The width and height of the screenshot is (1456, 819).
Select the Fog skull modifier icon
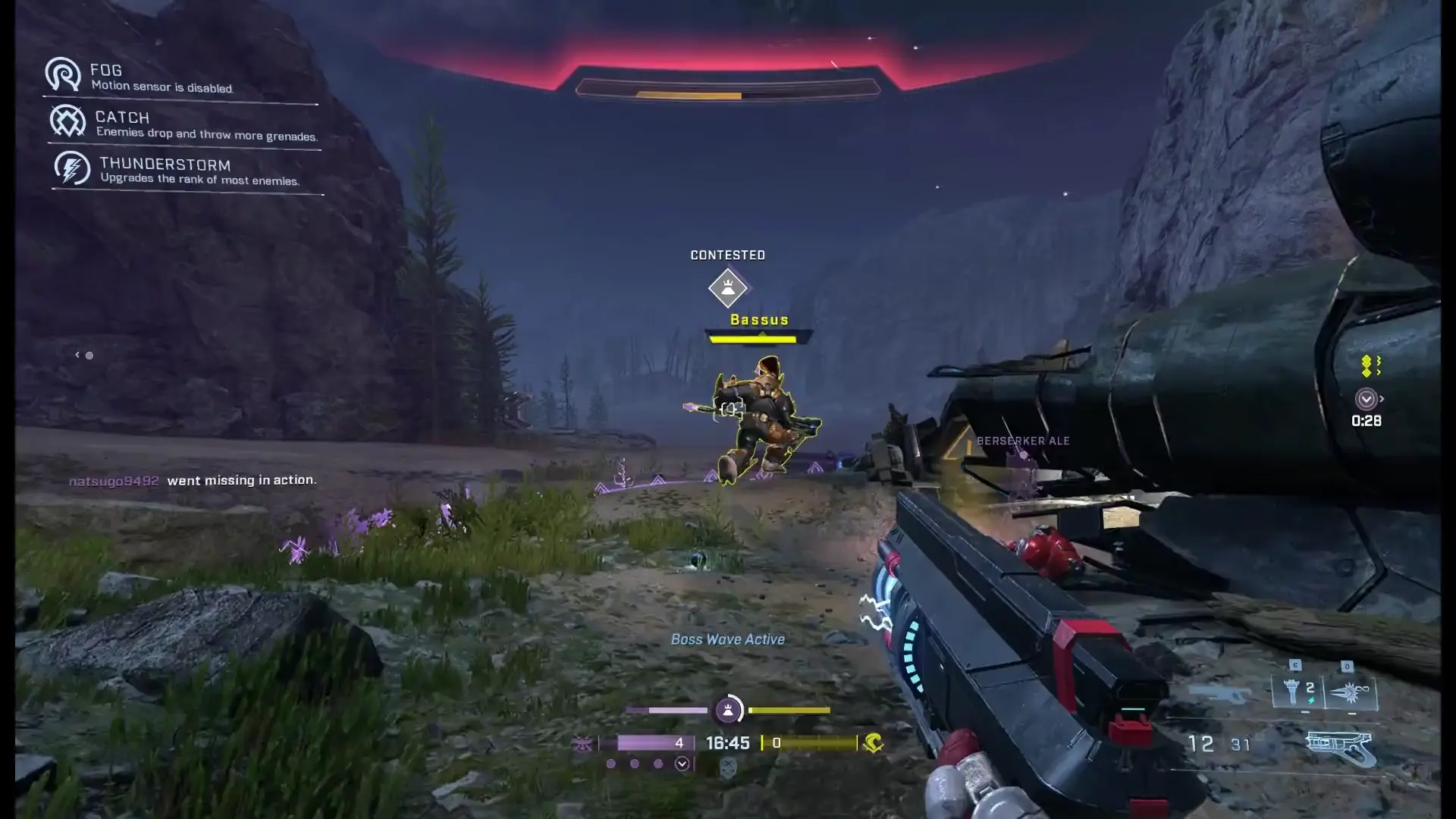(x=63, y=74)
